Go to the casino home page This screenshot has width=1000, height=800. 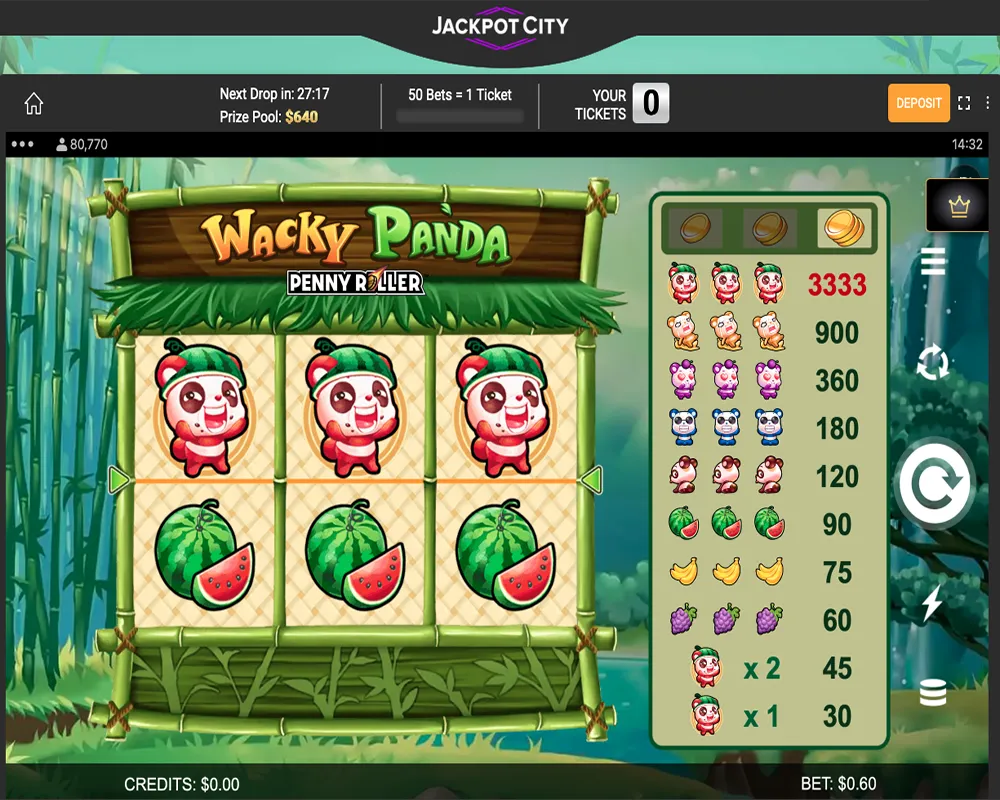point(34,104)
